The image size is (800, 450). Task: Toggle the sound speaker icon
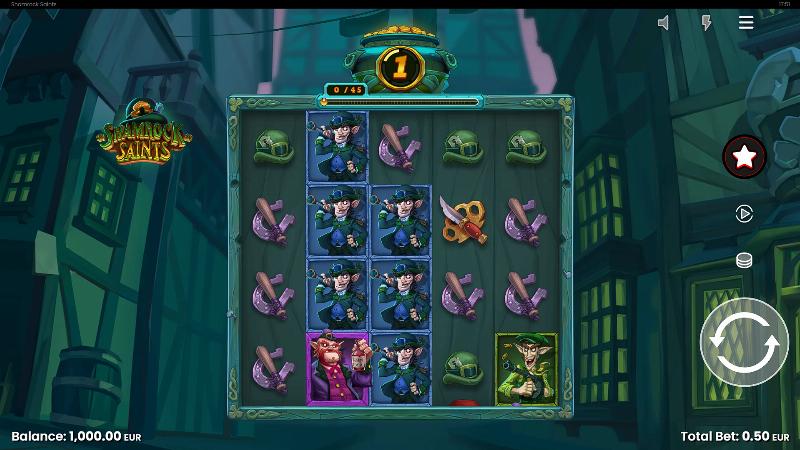click(x=663, y=23)
